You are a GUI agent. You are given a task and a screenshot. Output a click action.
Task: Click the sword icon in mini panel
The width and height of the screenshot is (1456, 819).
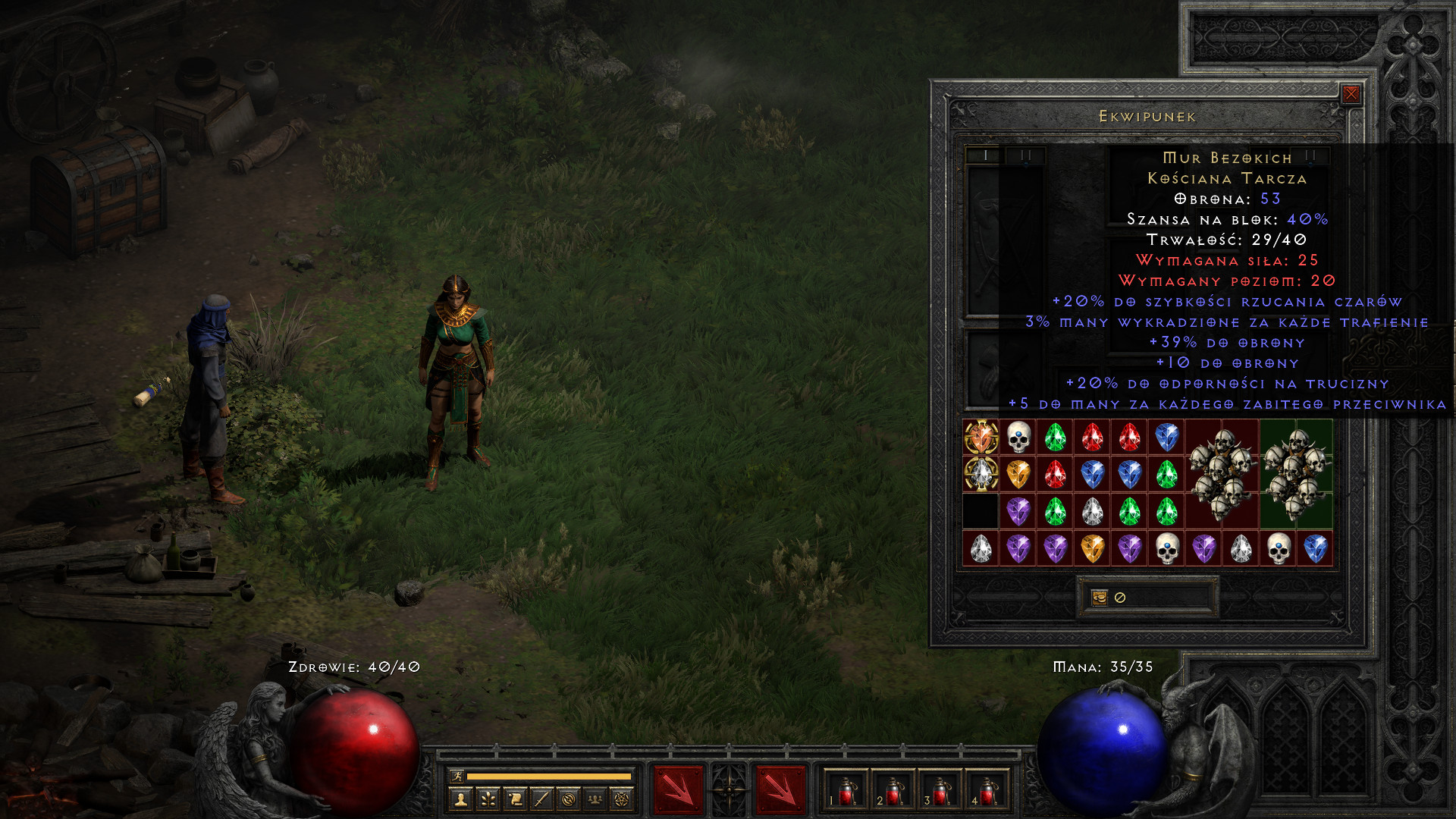click(541, 799)
